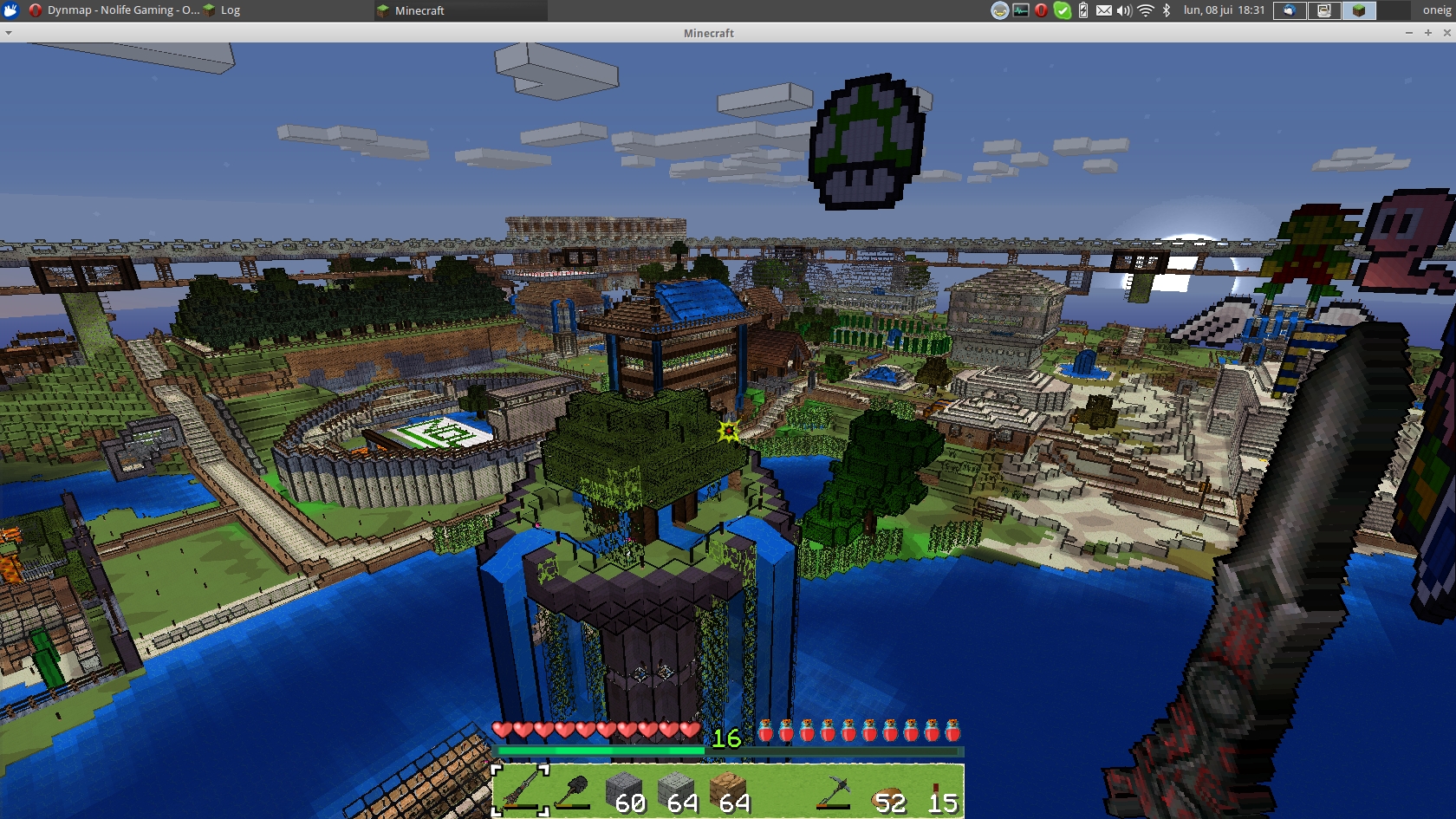Select the bread stack of 52
The width and height of the screenshot is (1456, 819).
click(886, 790)
